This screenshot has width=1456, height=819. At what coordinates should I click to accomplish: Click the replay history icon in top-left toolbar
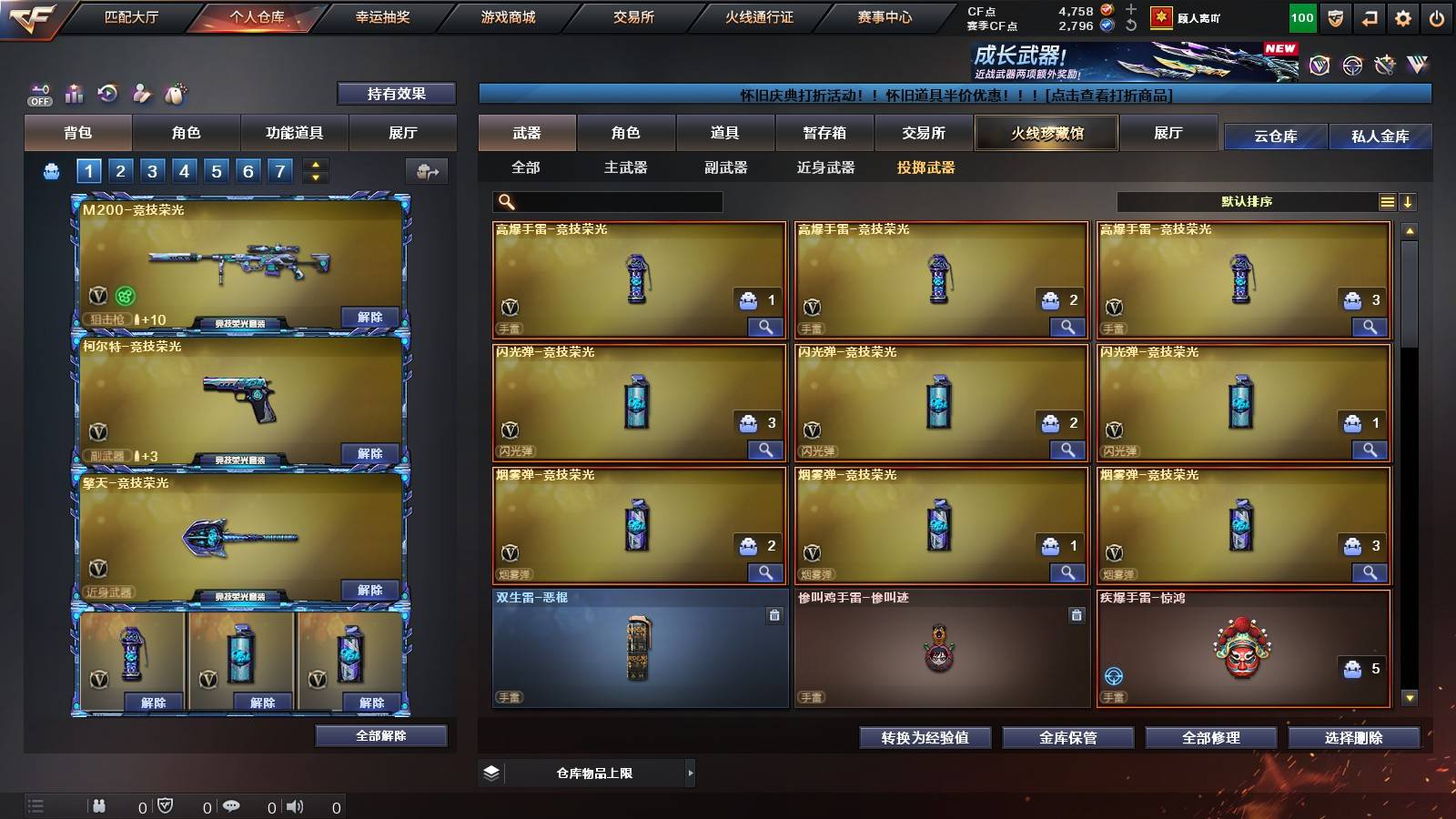(107, 93)
